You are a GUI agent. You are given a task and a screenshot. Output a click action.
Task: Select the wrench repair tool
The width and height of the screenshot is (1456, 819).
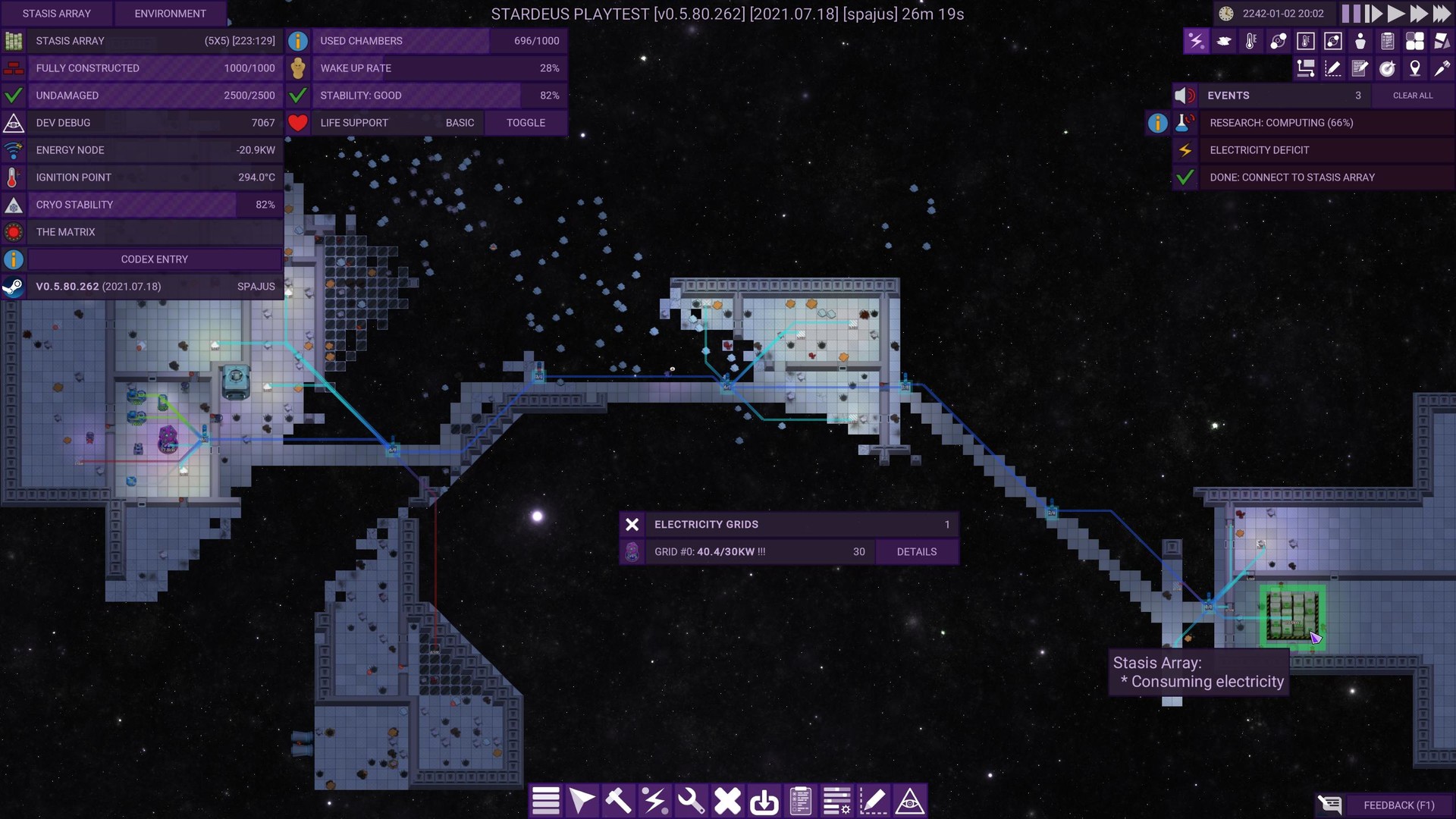(x=691, y=801)
